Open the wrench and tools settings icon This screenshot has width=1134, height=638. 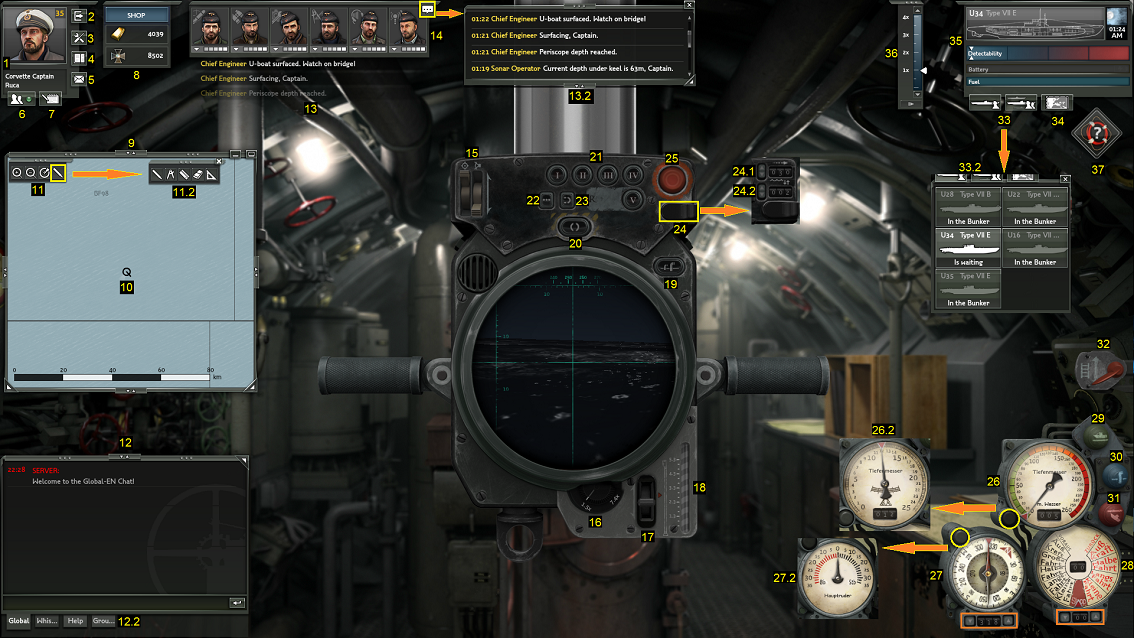(x=78, y=37)
